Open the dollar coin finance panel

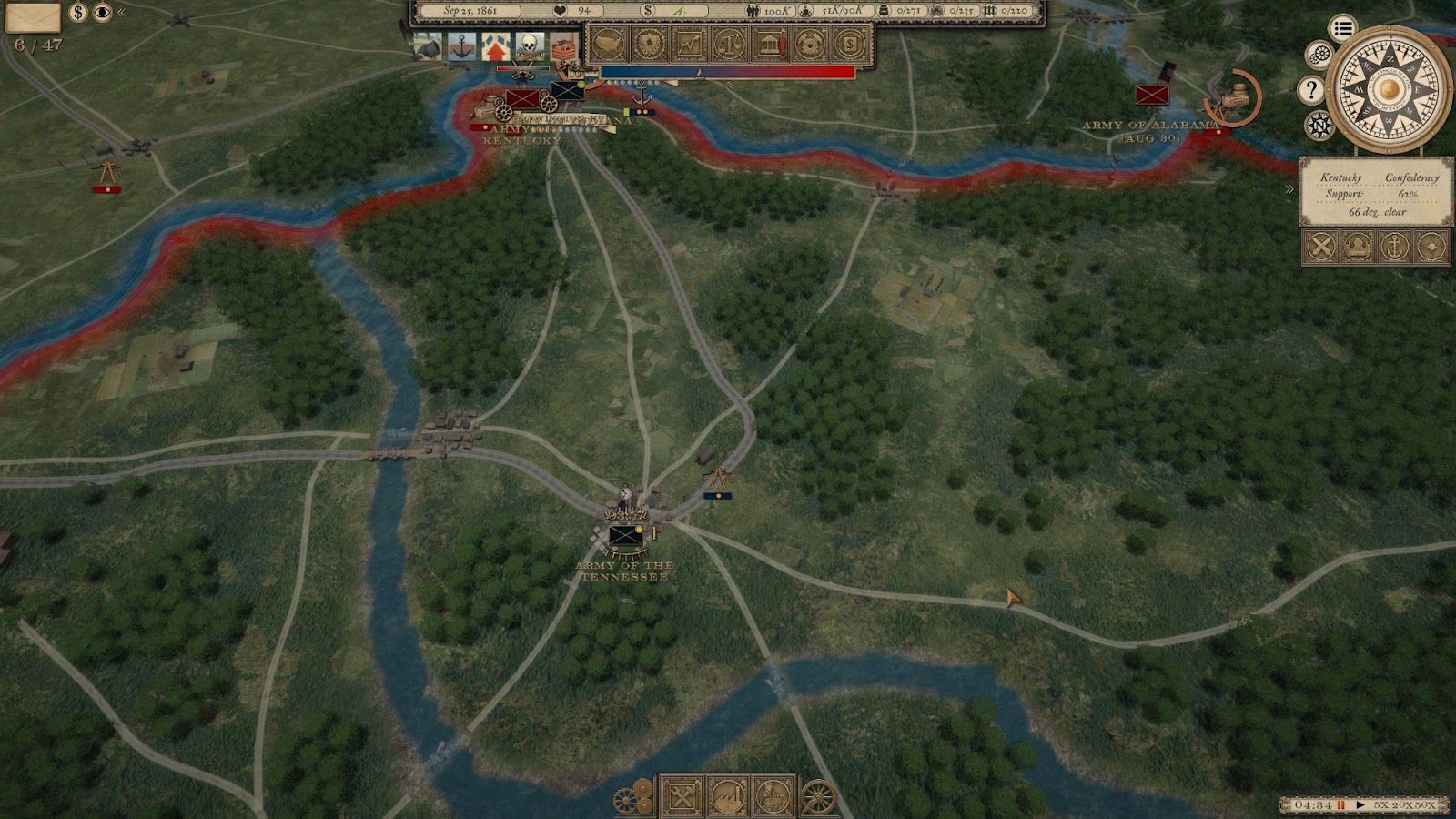pyautogui.click(x=850, y=43)
